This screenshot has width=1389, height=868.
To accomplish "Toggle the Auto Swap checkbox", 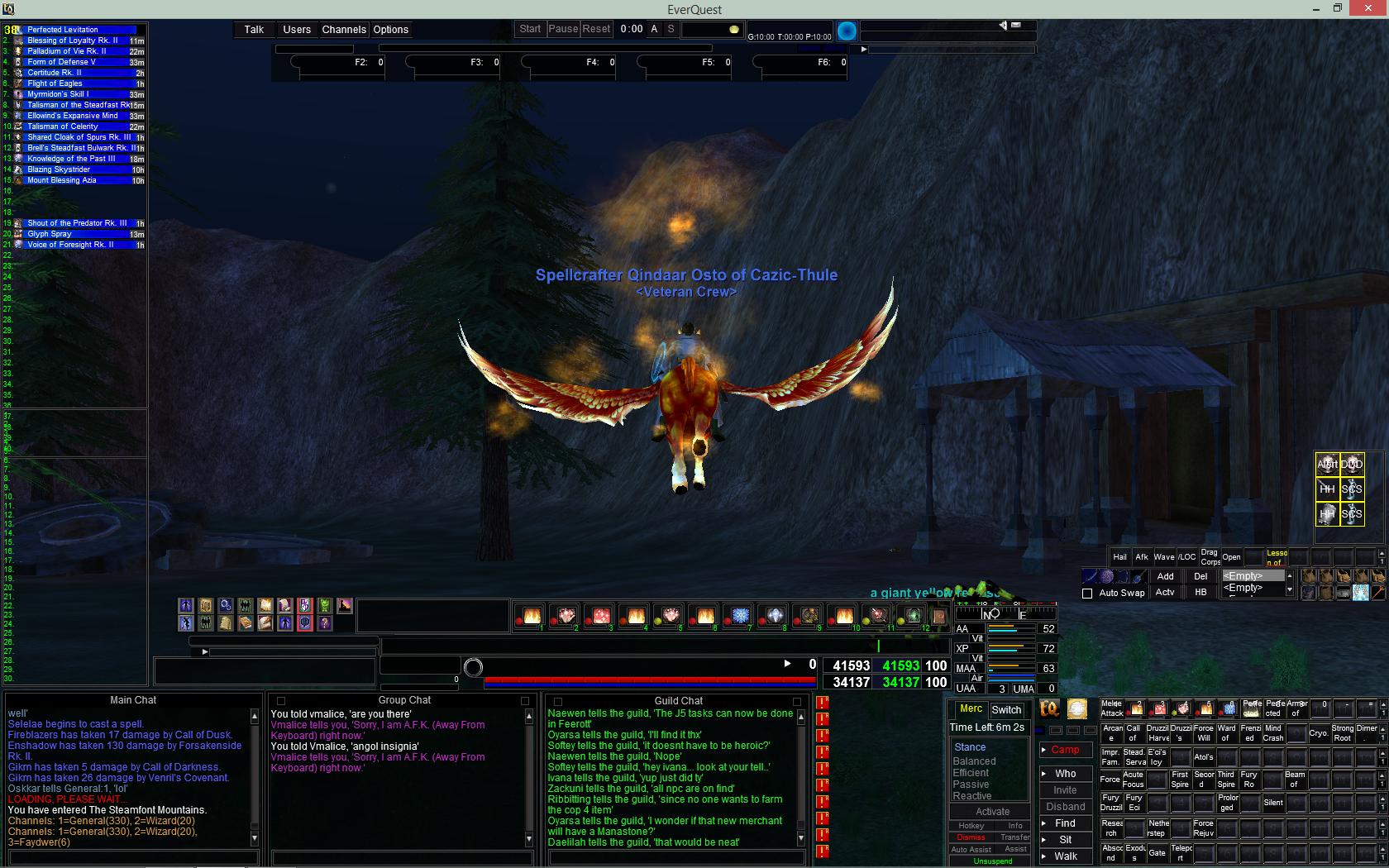I will point(1087,593).
